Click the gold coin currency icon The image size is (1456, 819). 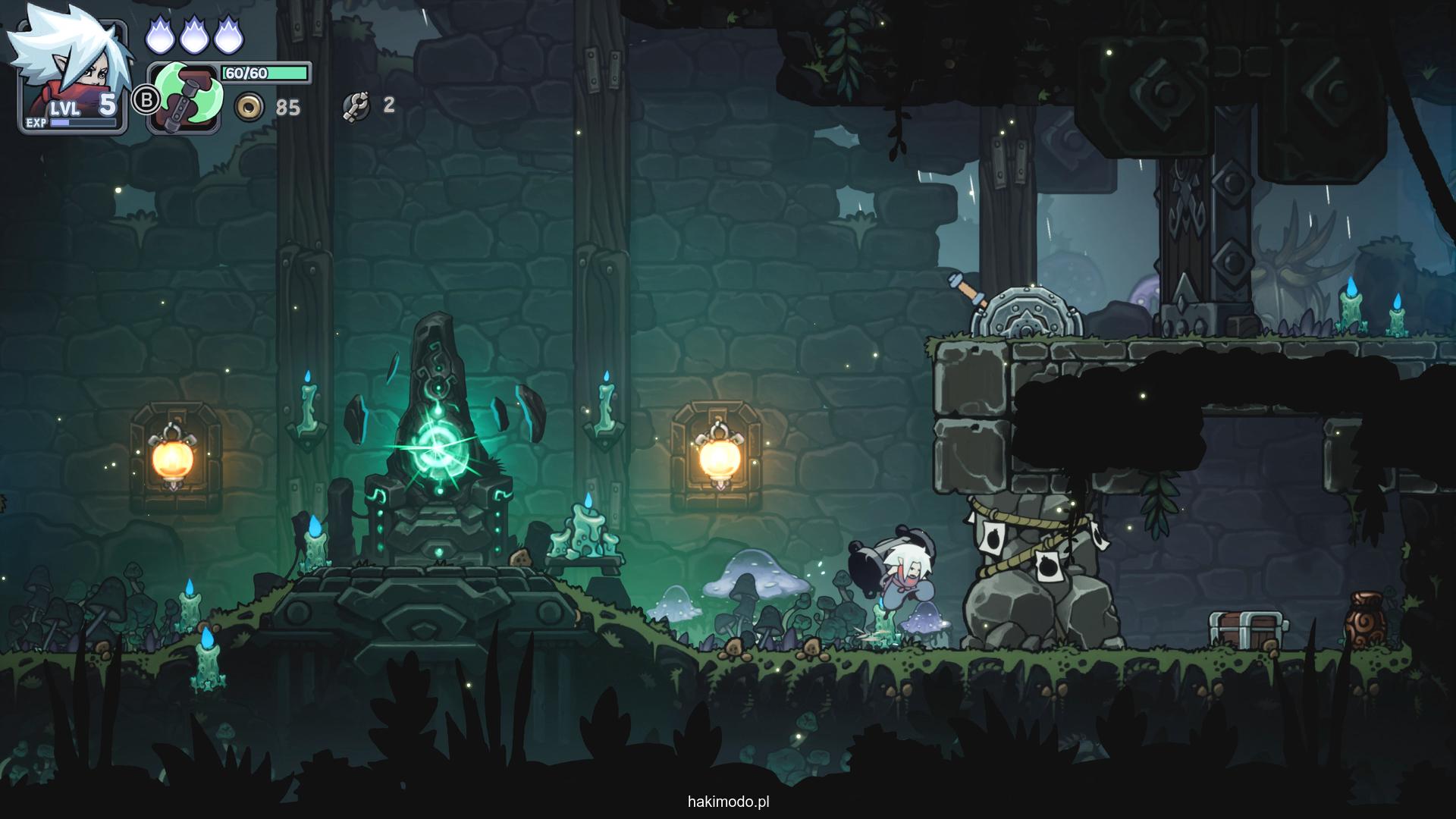pos(248,108)
